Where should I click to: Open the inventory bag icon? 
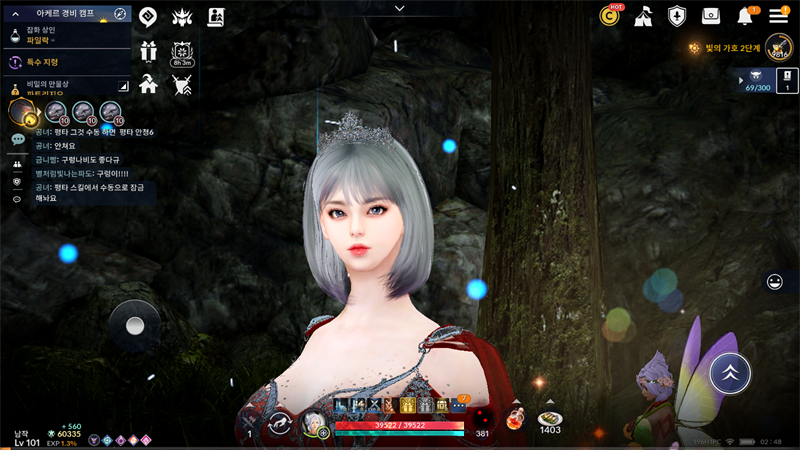(x=710, y=16)
